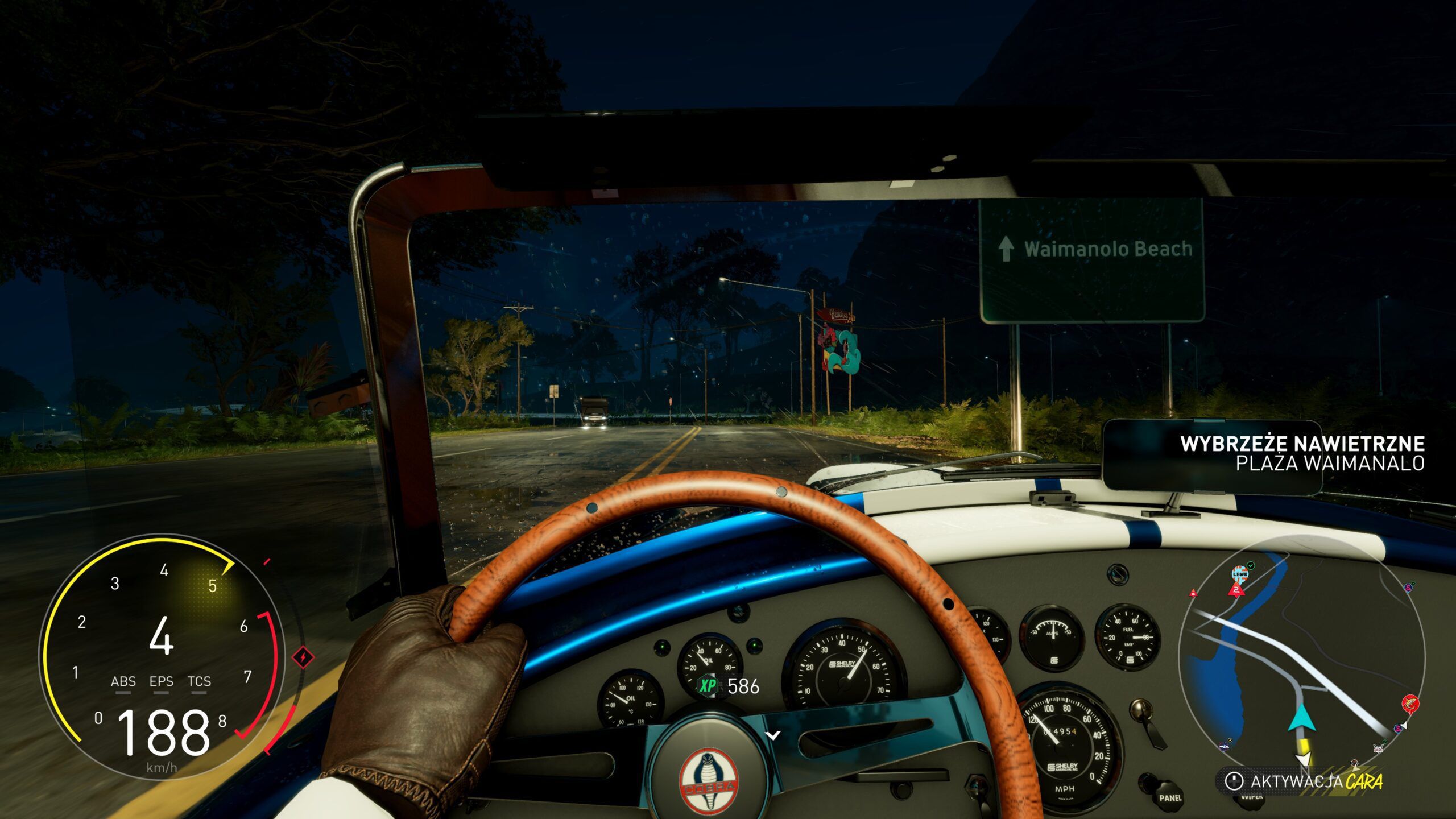
Task: Click the small red car triangle marker
Action: [x=1193, y=594]
